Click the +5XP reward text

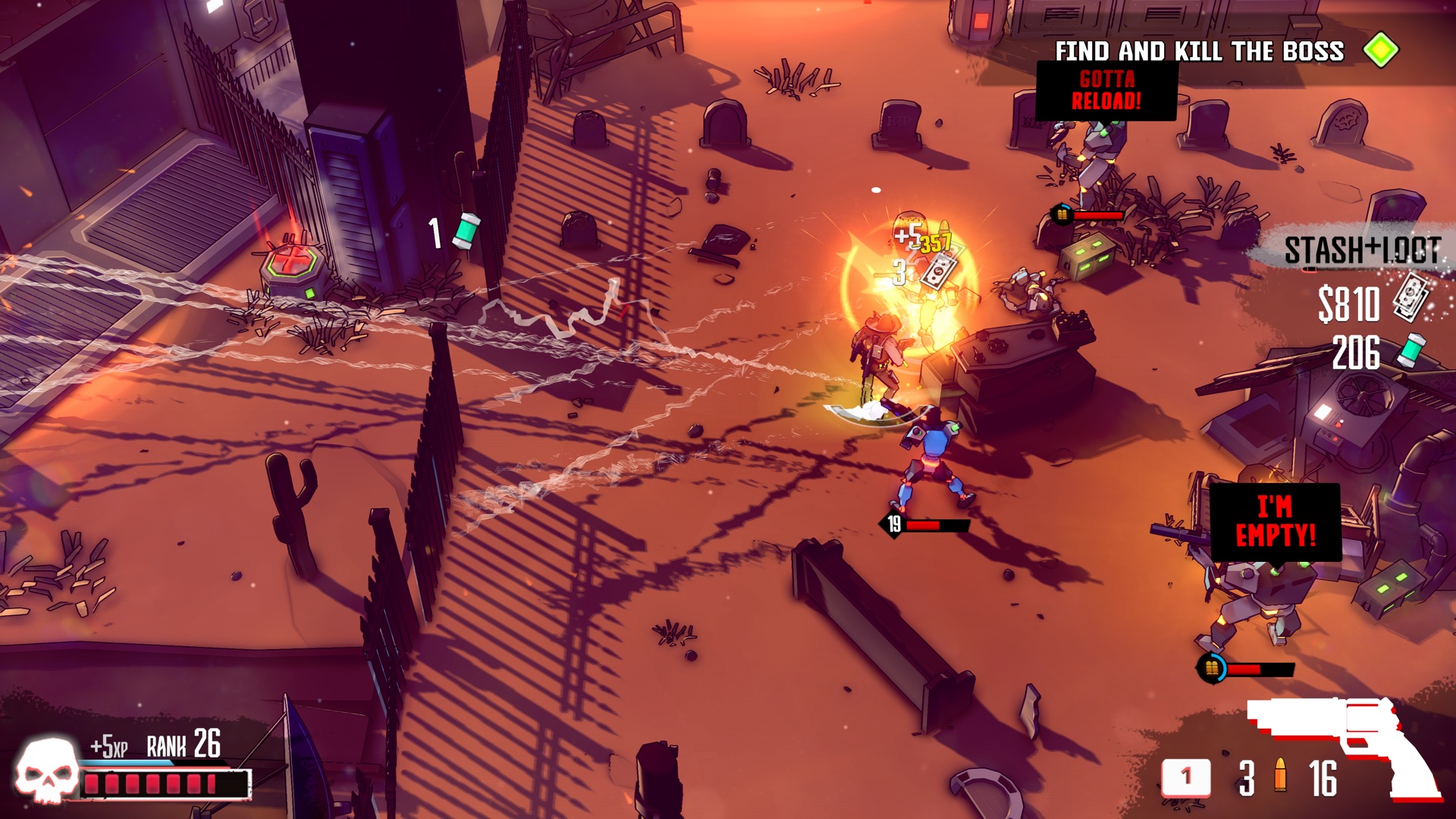pos(108,746)
